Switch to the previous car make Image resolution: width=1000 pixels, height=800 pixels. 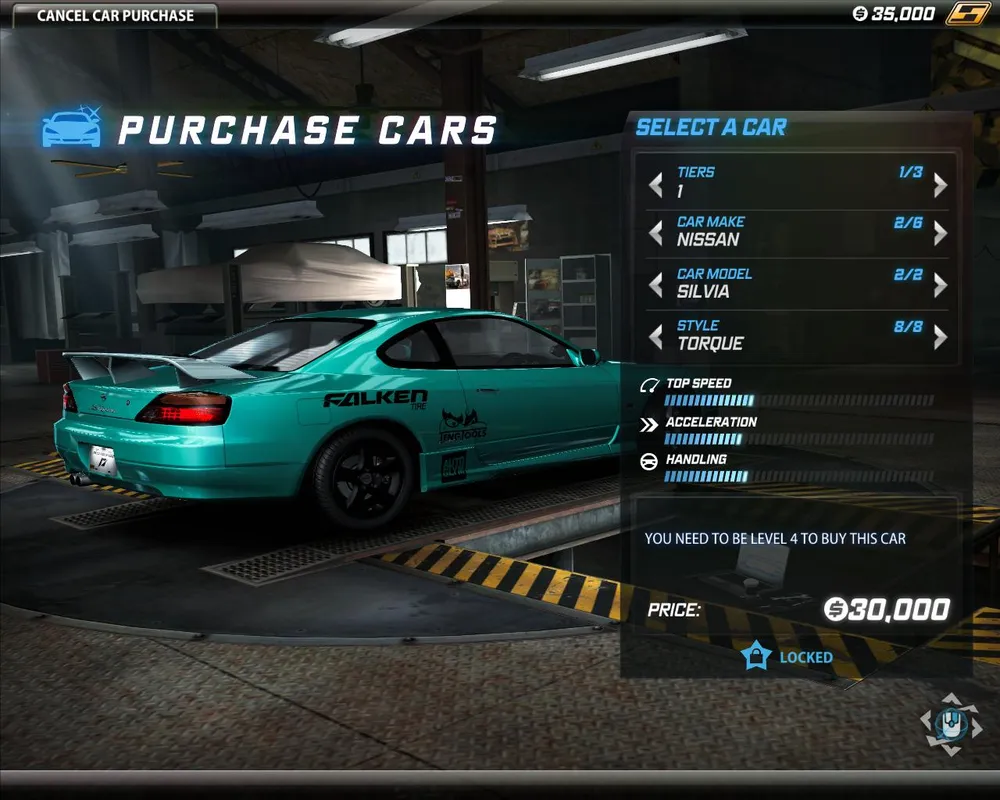point(656,234)
